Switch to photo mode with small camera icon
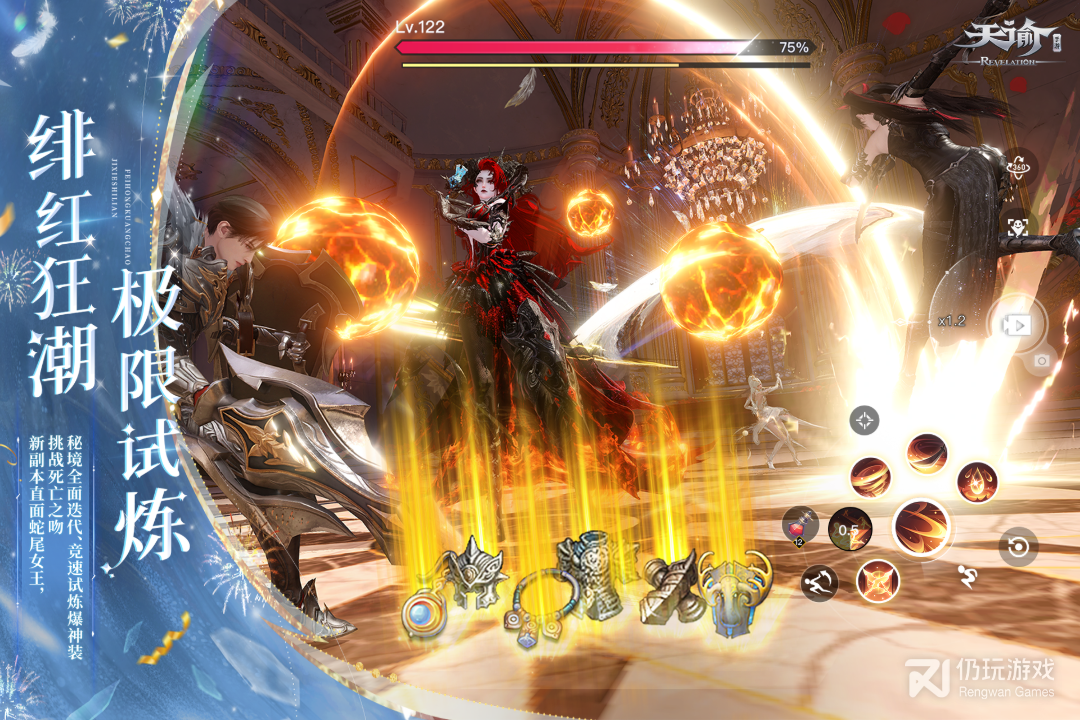Image resolution: width=1080 pixels, height=720 pixels. tap(1041, 360)
